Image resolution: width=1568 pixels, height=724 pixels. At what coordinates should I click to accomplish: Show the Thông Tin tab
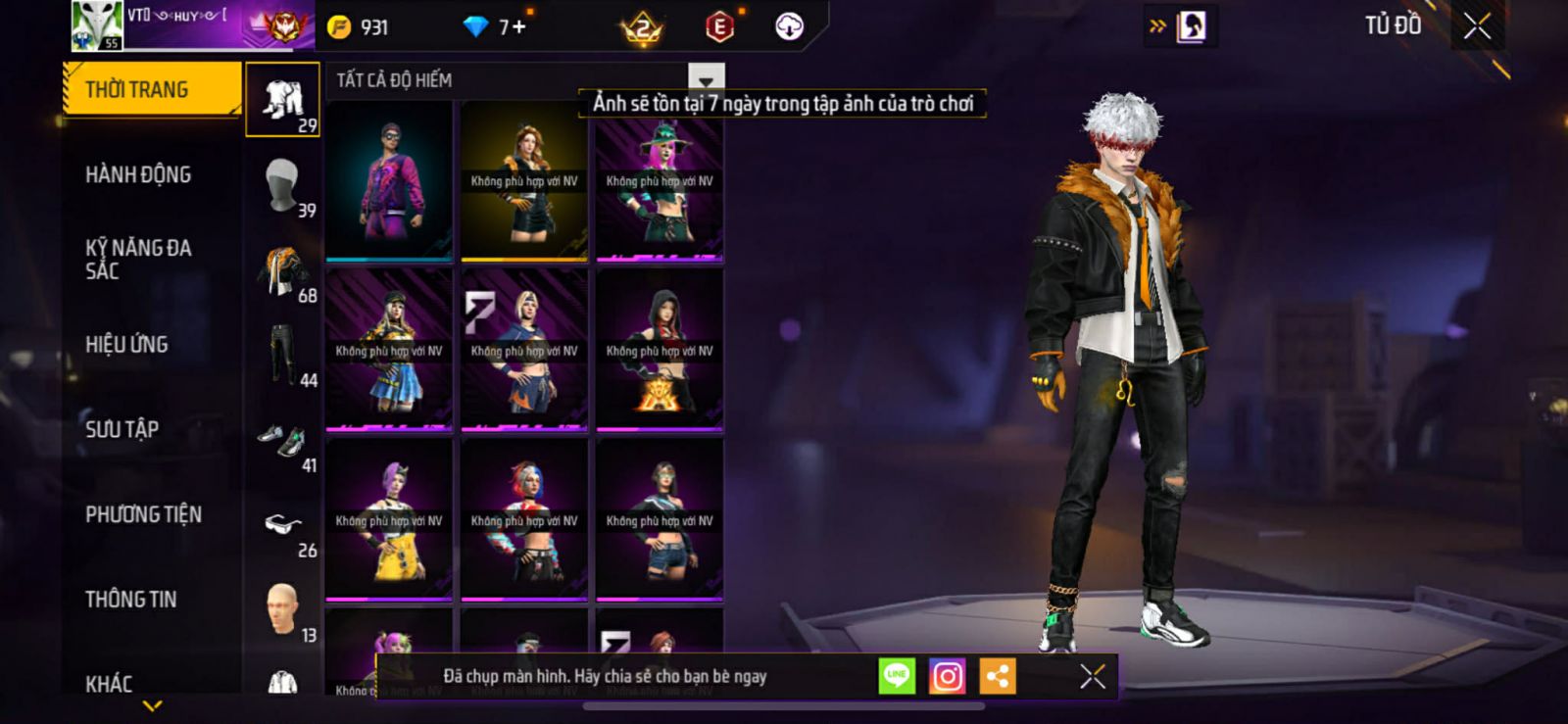coord(130,599)
